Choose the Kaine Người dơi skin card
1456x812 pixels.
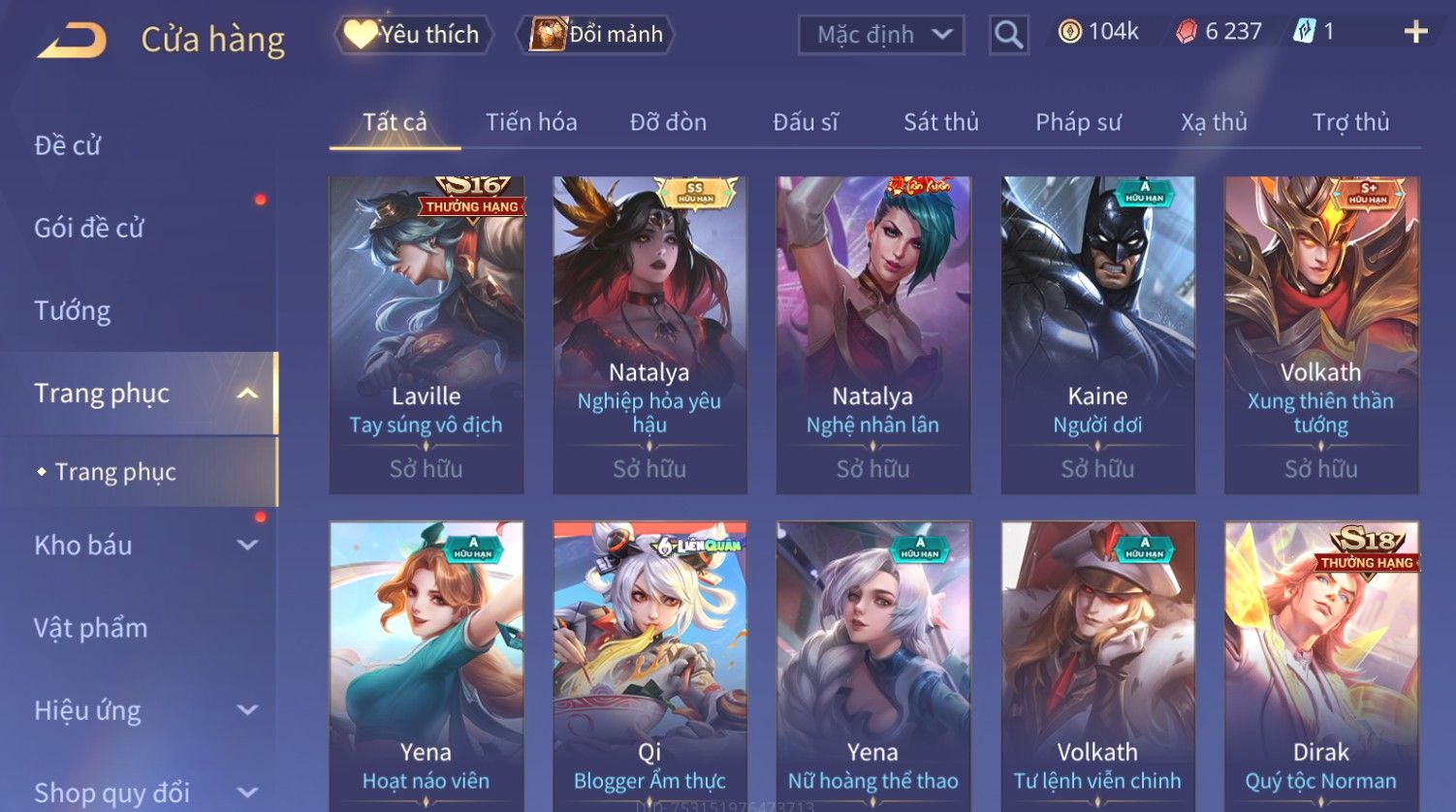pyautogui.click(x=1097, y=334)
